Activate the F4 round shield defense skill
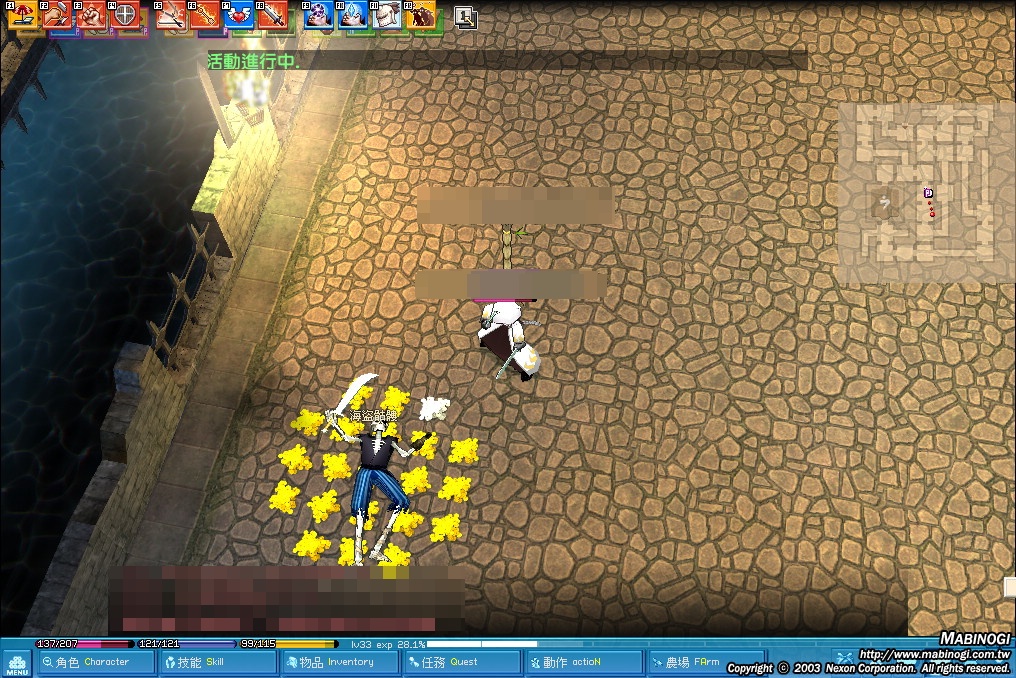1016x678 pixels. (x=126, y=15)
